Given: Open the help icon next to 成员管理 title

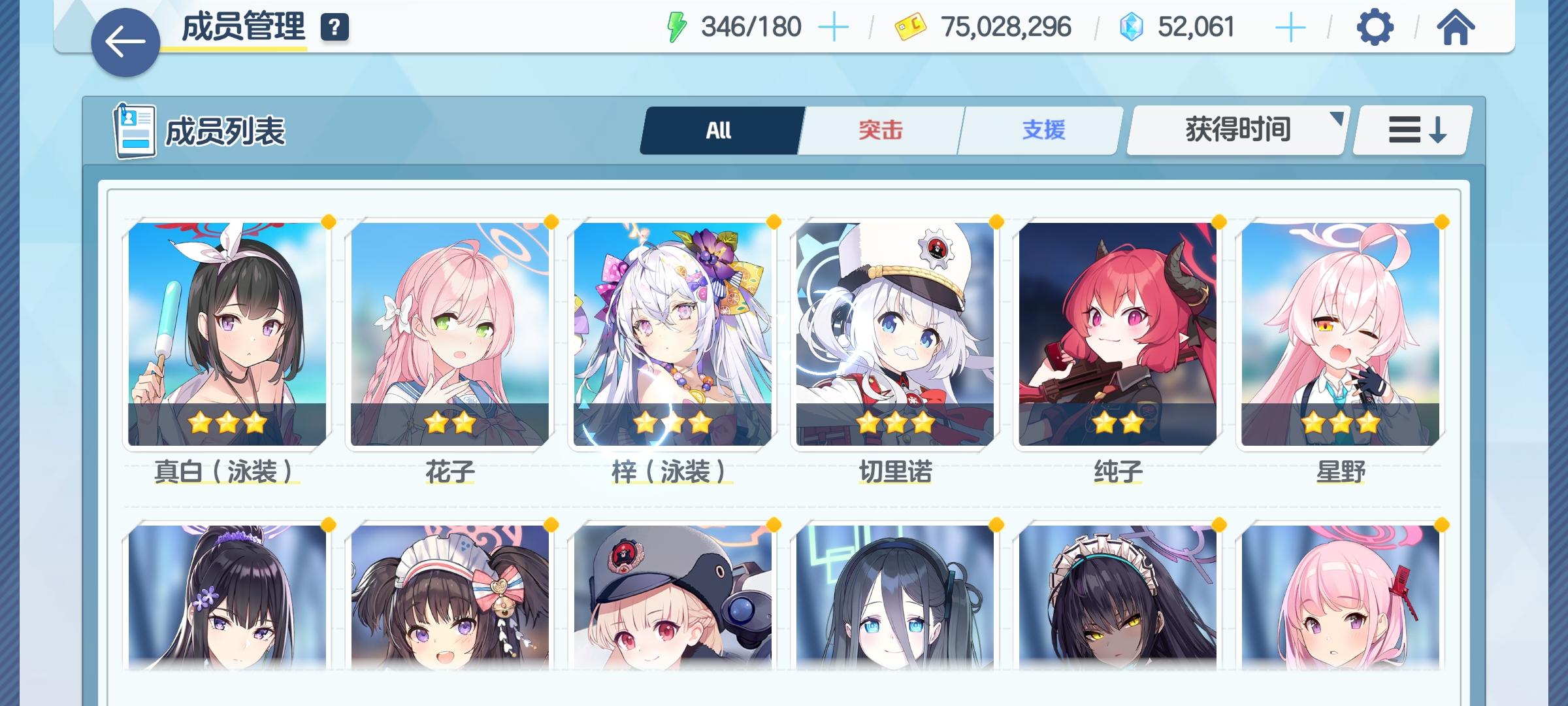Looking at the screenshot, I should click(x=334, y=28).
